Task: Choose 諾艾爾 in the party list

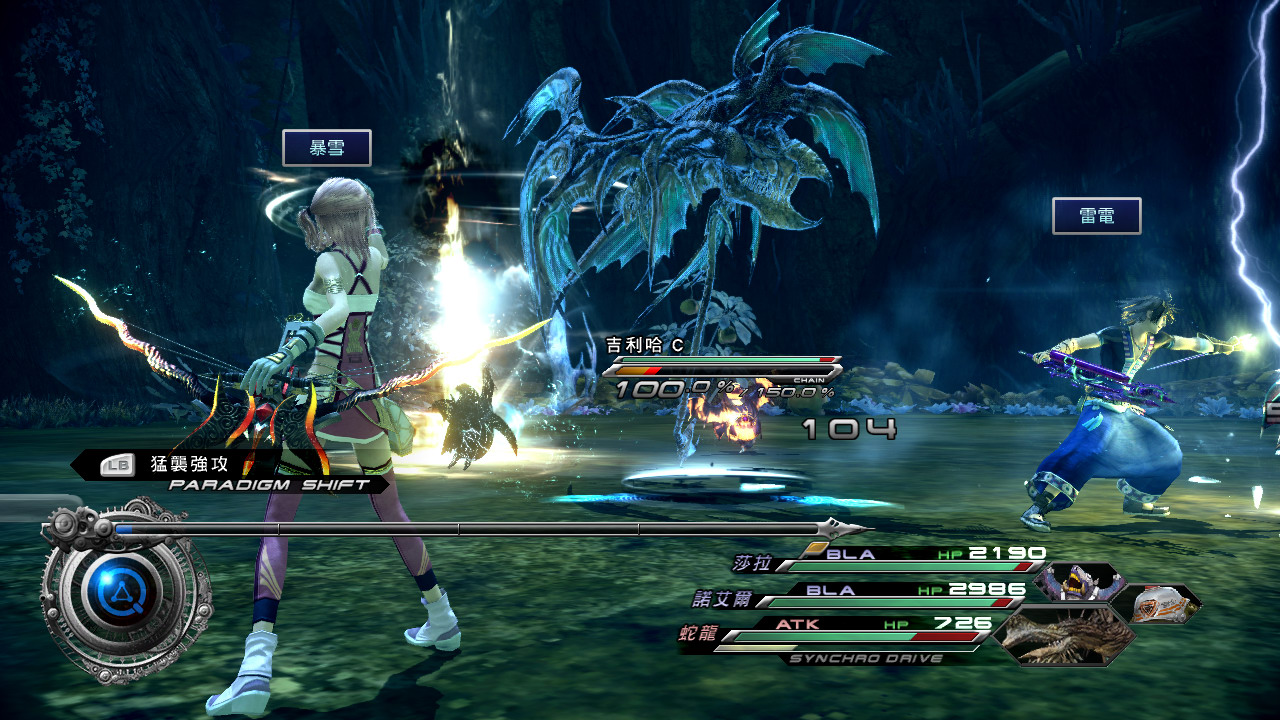Action: coord(722,599)
